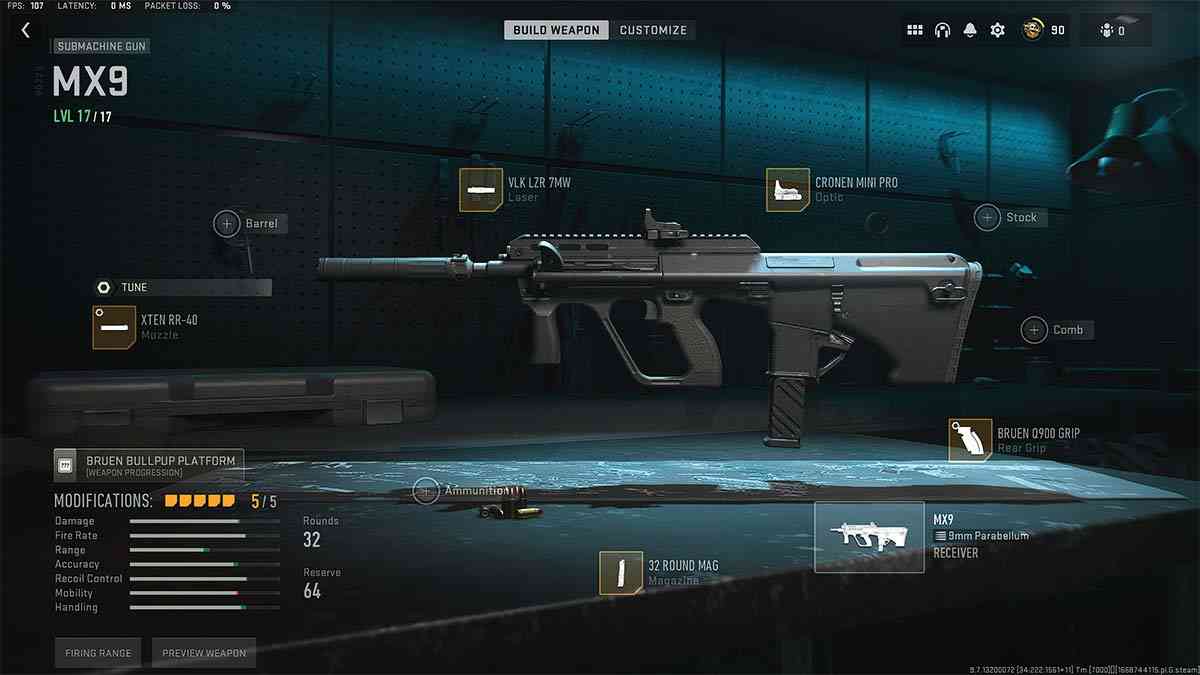Image resolution: width=1200 pixels, height=675 pixels.
Task: Open the empty Ammunition slot
Action: coord(426,491)
